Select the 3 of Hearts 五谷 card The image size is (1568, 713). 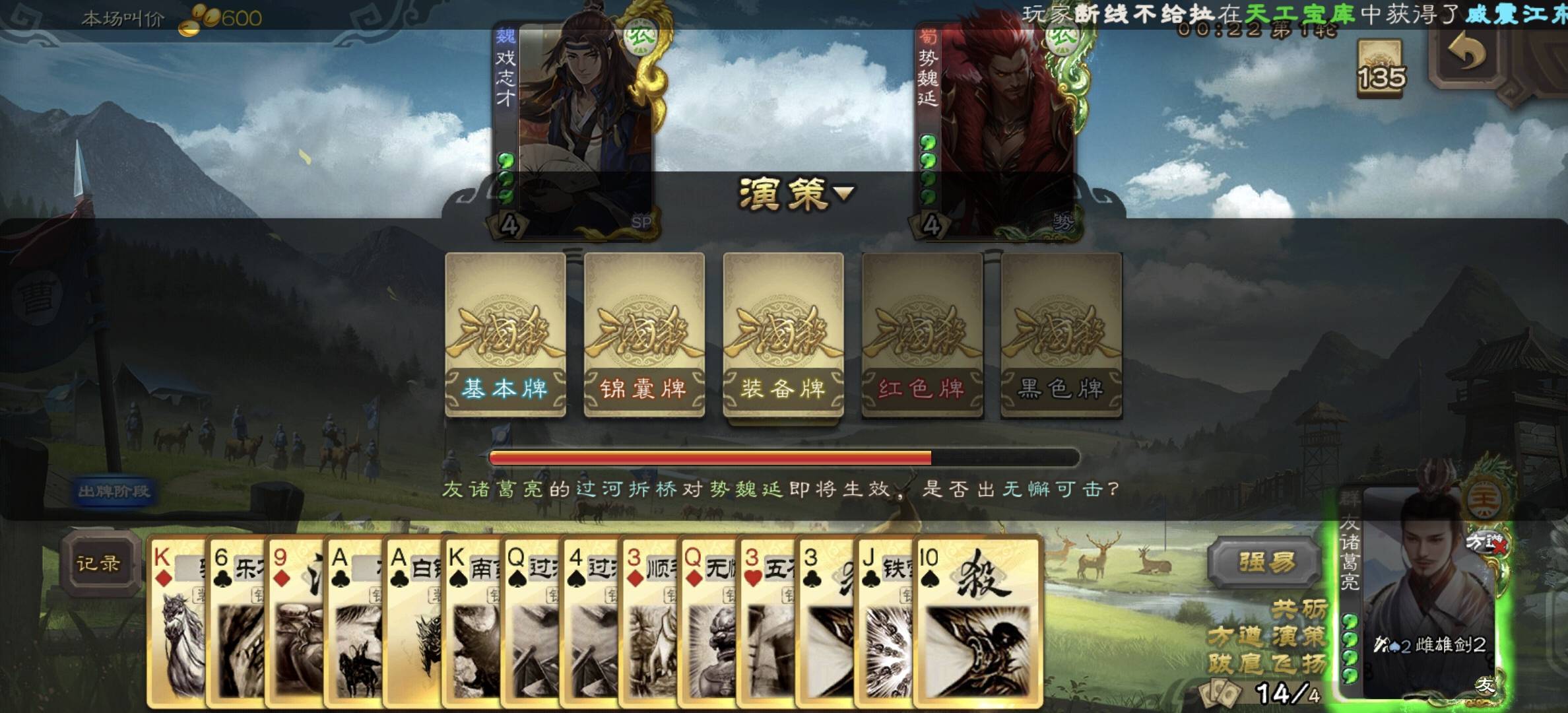[766, 621]
